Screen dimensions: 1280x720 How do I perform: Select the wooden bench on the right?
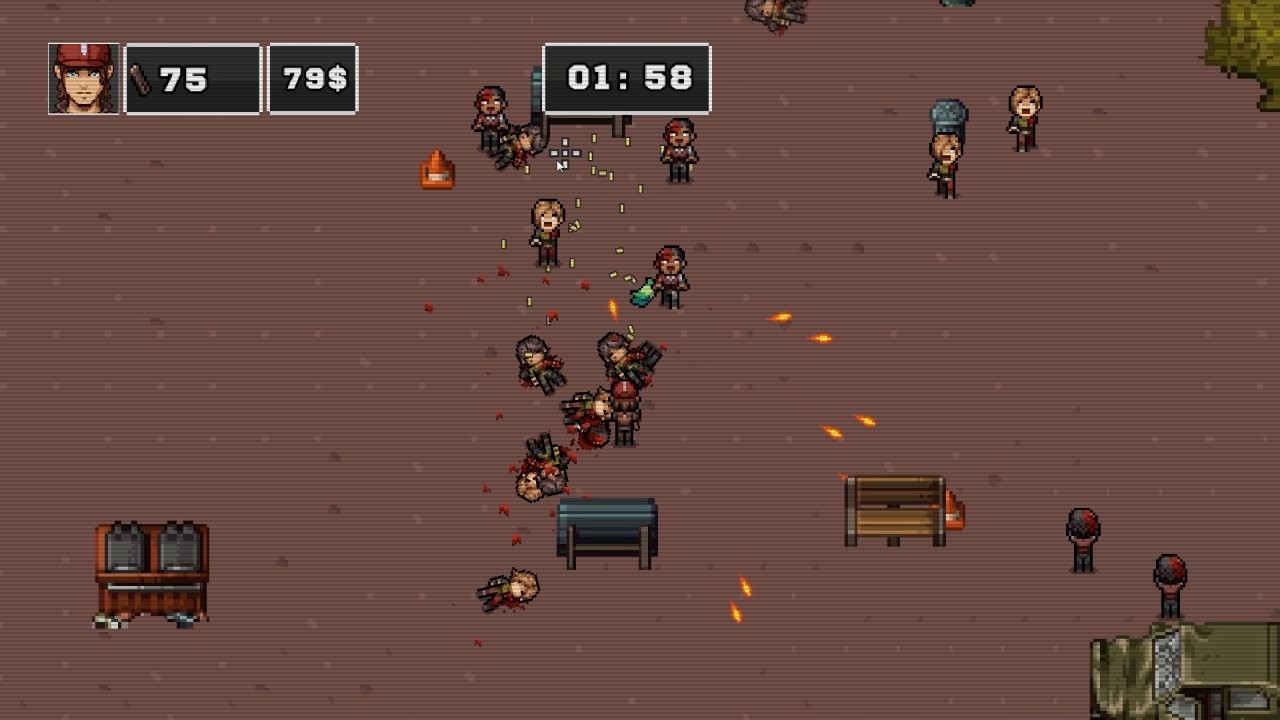[x=893, y=505]
